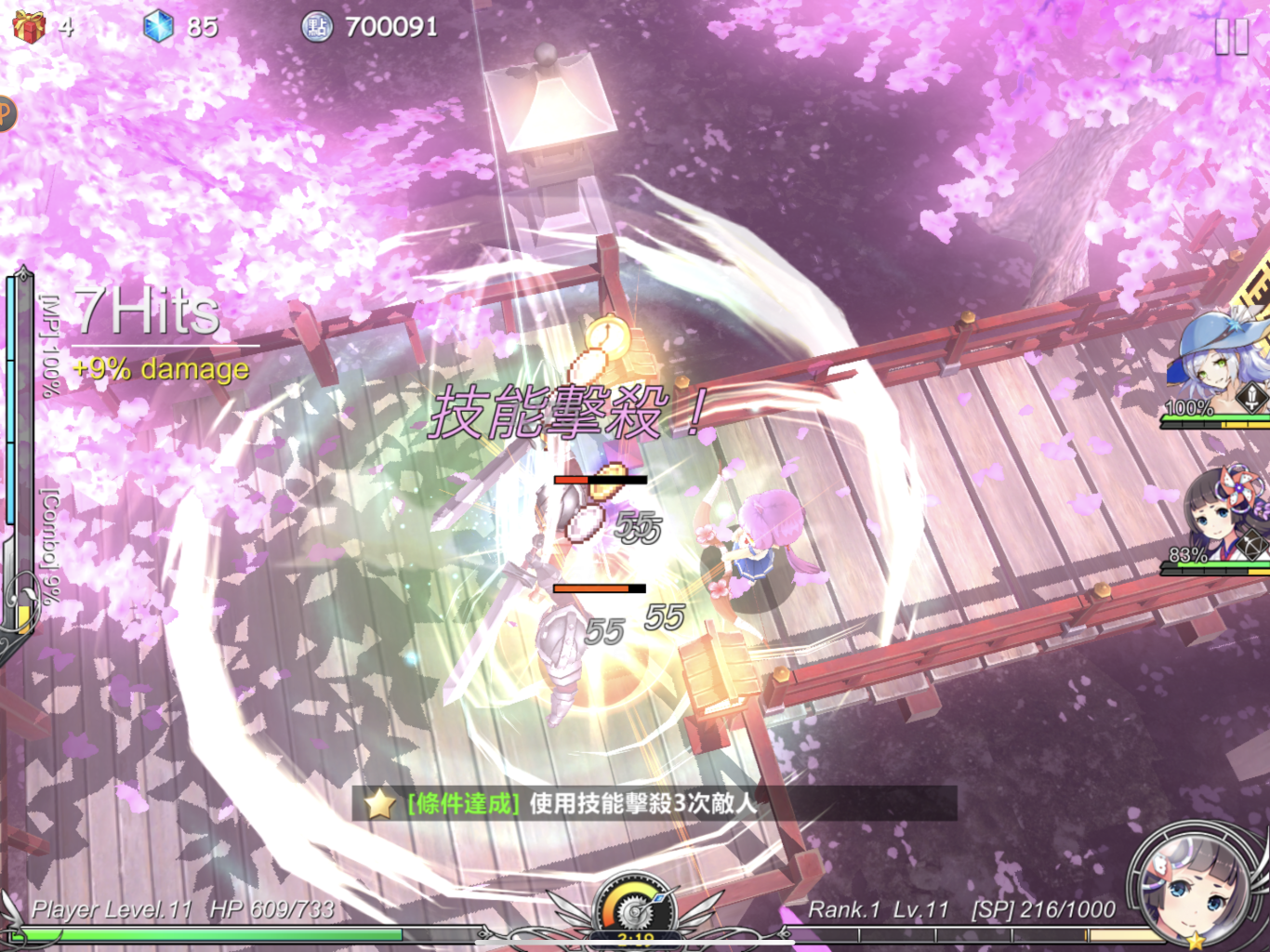Tap the silver coin currency icon
The width and height of the screenshot is (1270, 952).
point(317,26)
